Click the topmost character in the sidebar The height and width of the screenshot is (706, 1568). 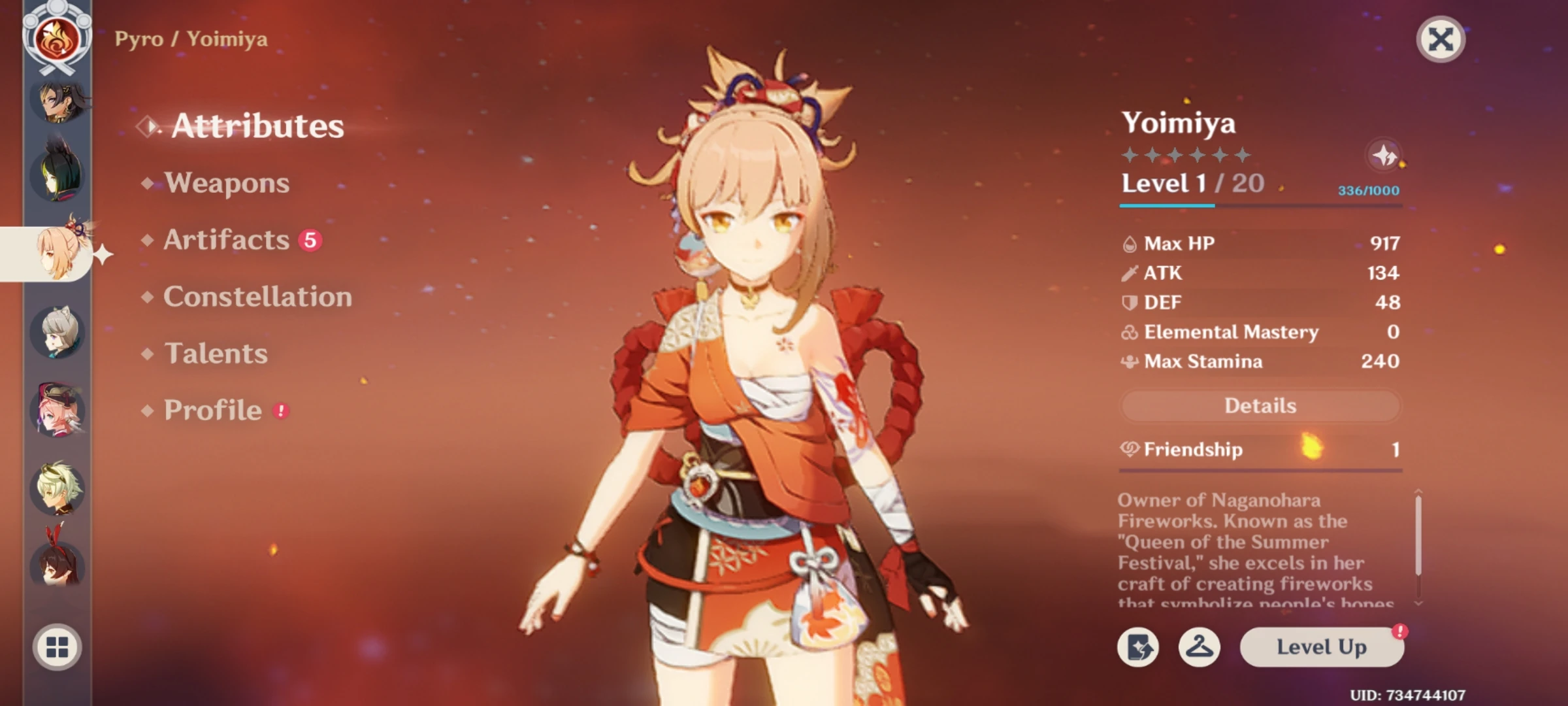click(57, 105)
